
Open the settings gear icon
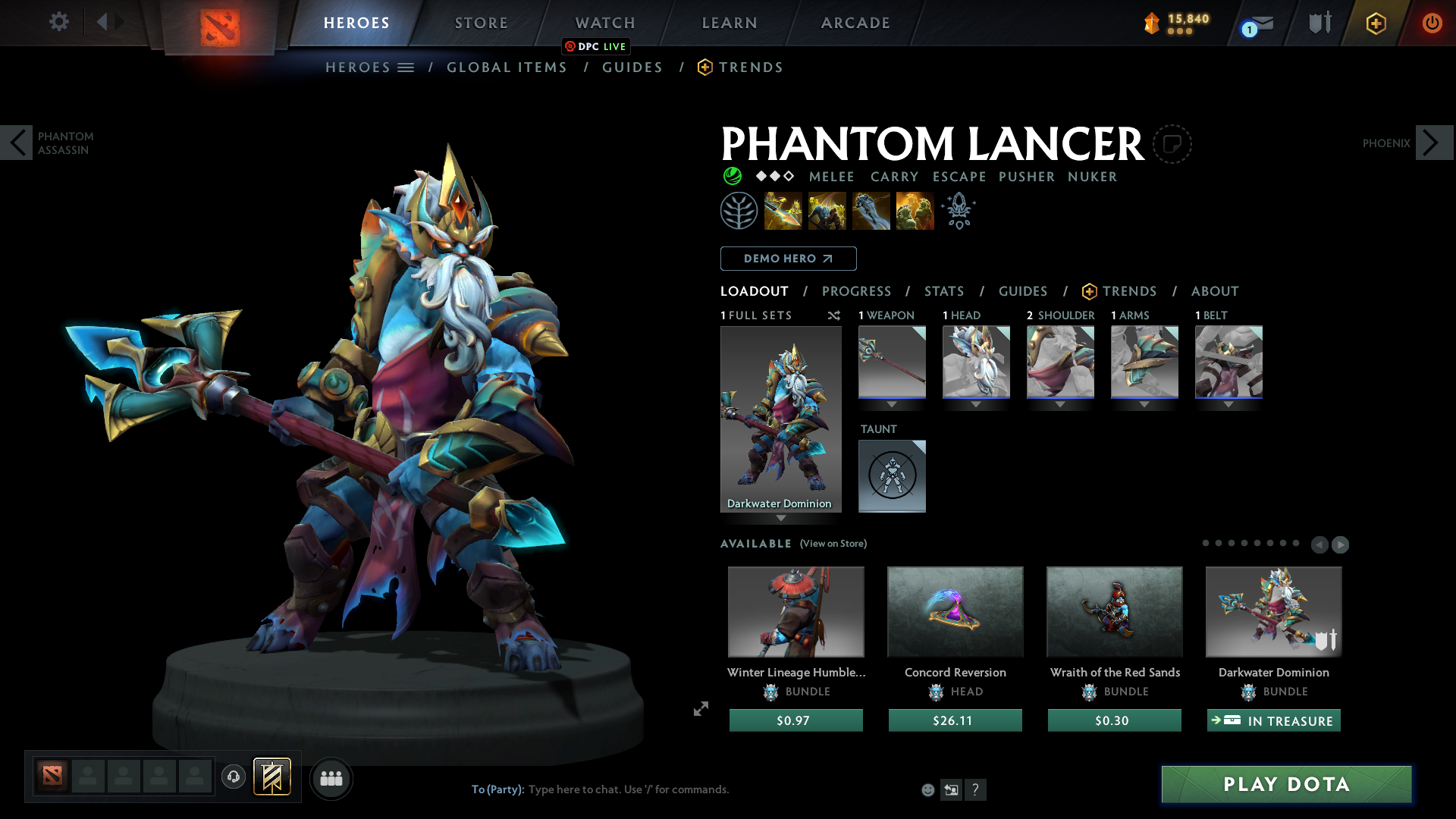[59, 22]
